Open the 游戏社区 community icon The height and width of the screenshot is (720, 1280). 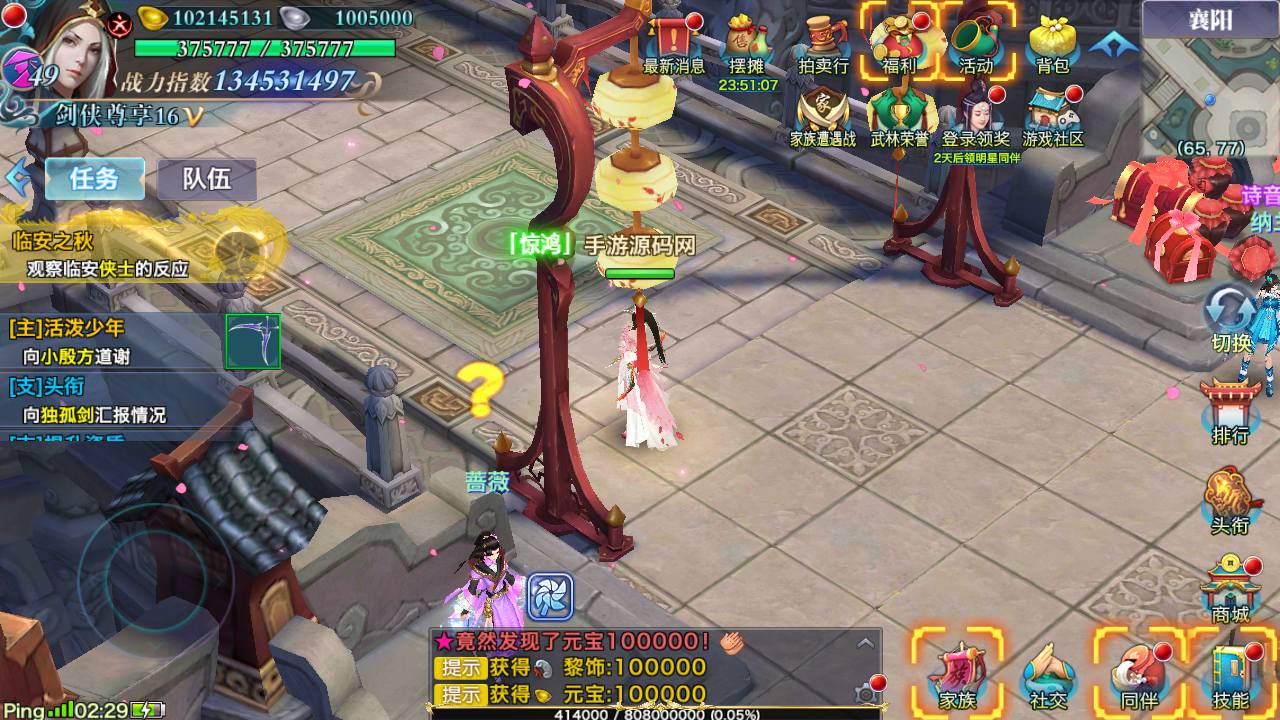pyautogui.click(x=1052, y=116)
